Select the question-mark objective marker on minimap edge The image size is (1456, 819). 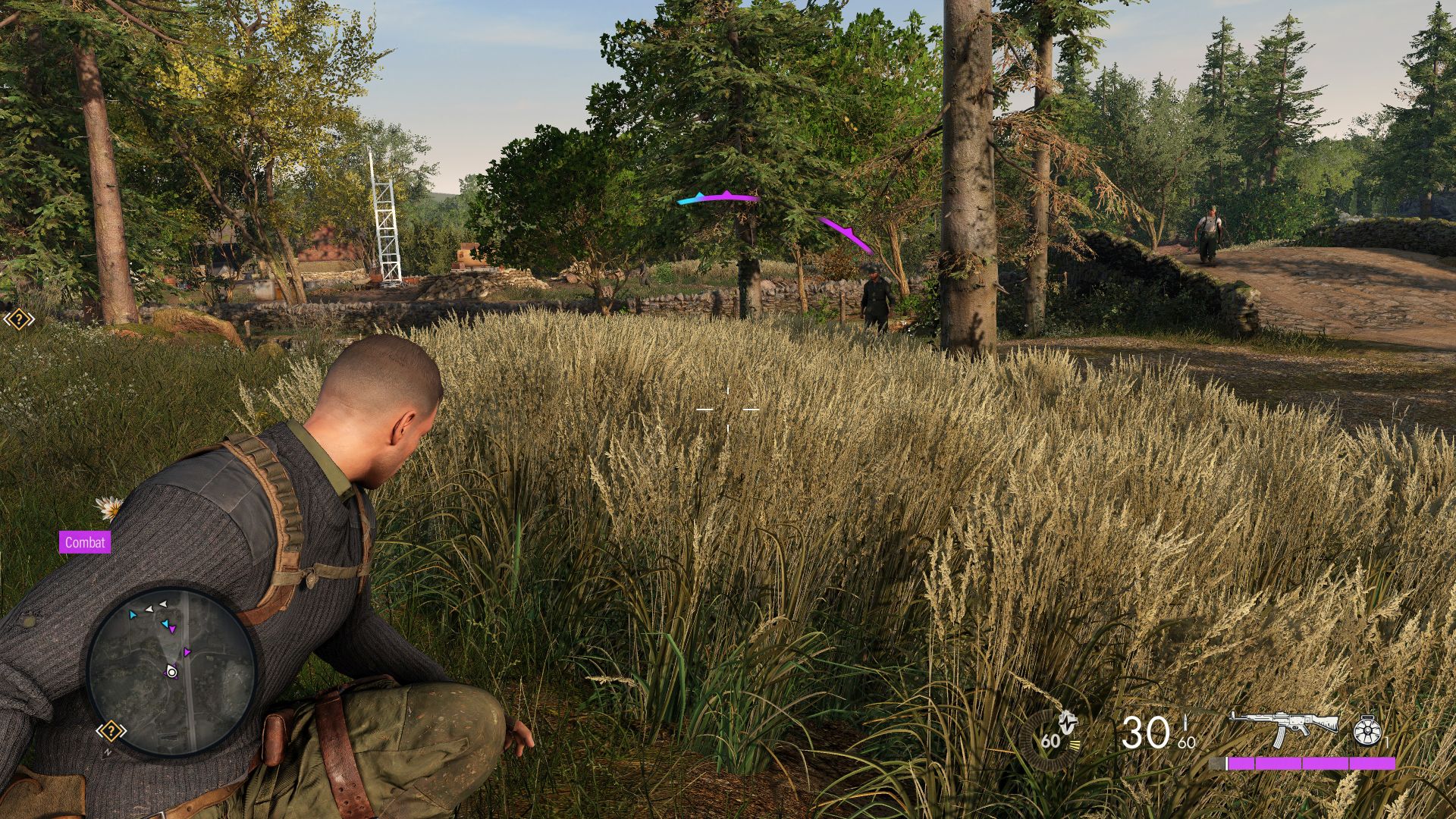click(x=111, y=732)
